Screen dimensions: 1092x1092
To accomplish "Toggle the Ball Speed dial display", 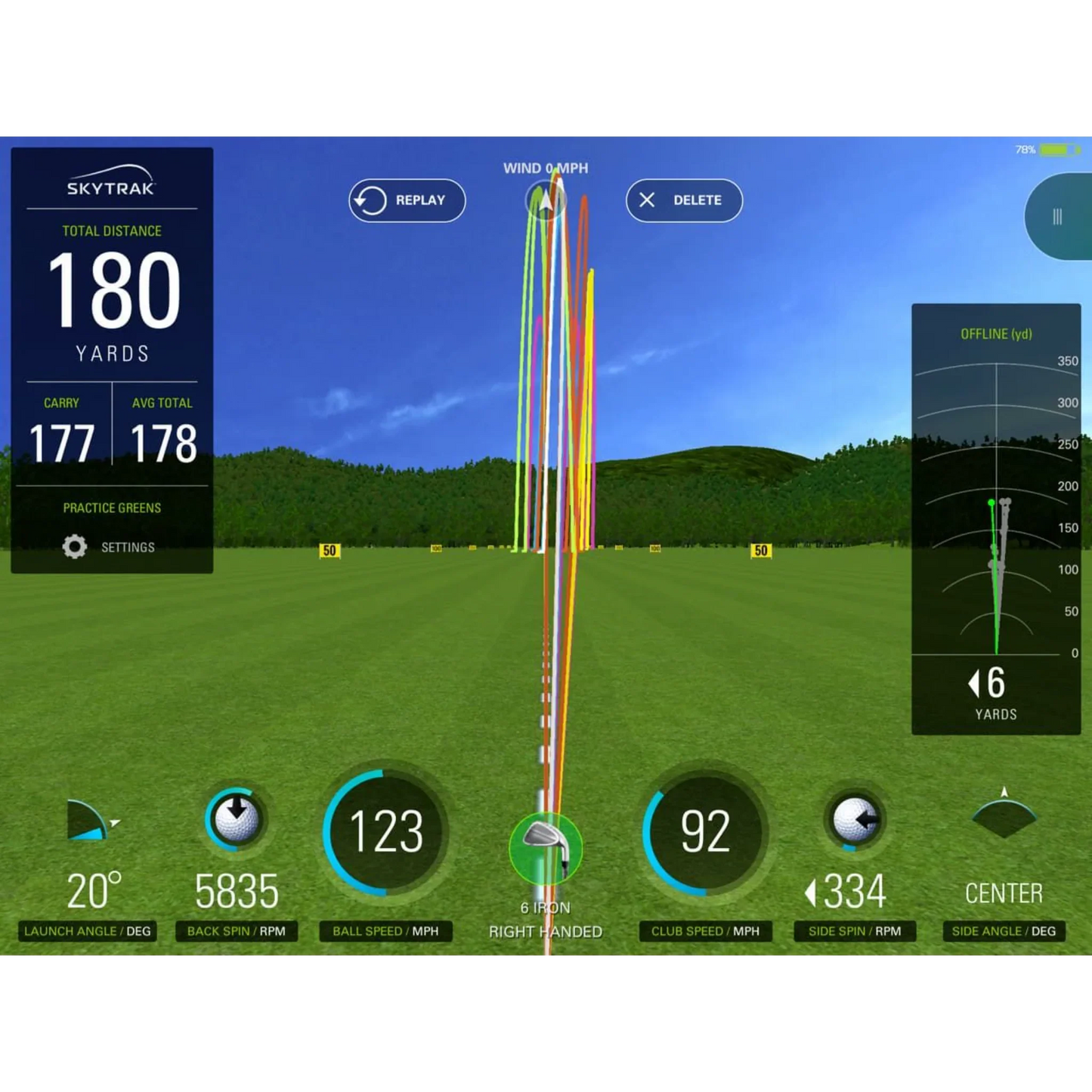I will (386, 834).
